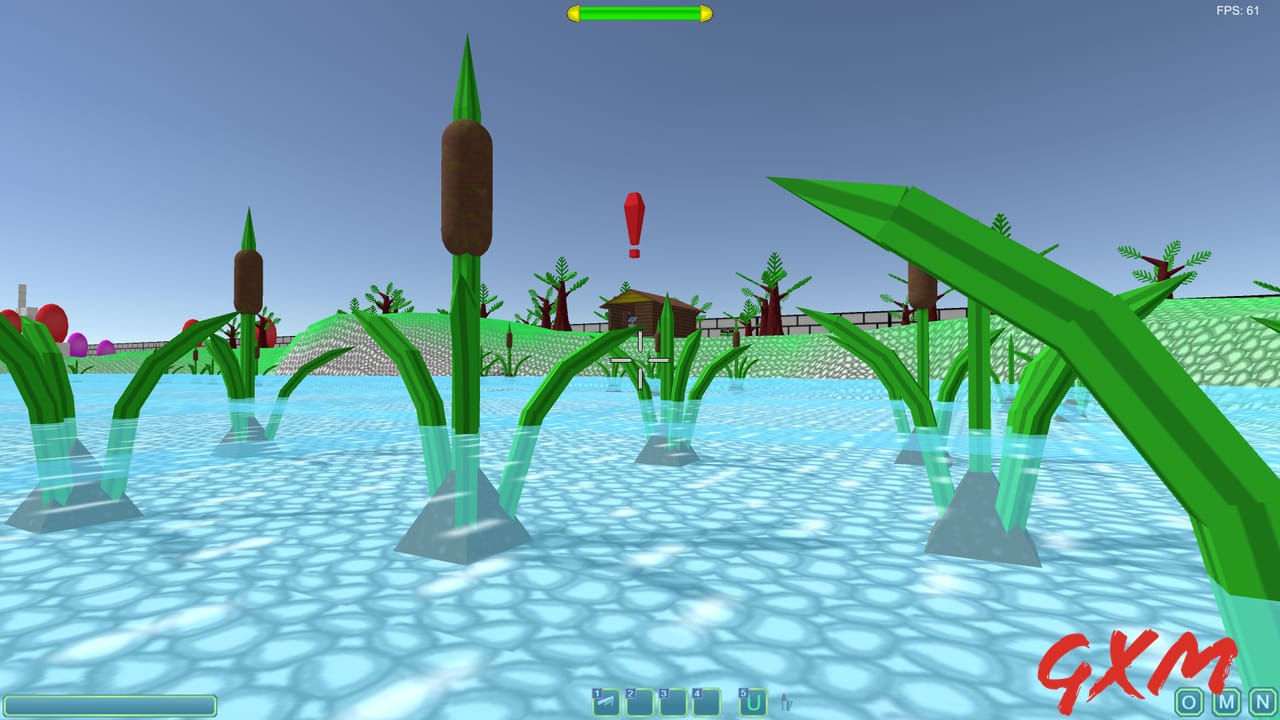
Task: Click the crosshair at screen center
Action: [640, 360]
